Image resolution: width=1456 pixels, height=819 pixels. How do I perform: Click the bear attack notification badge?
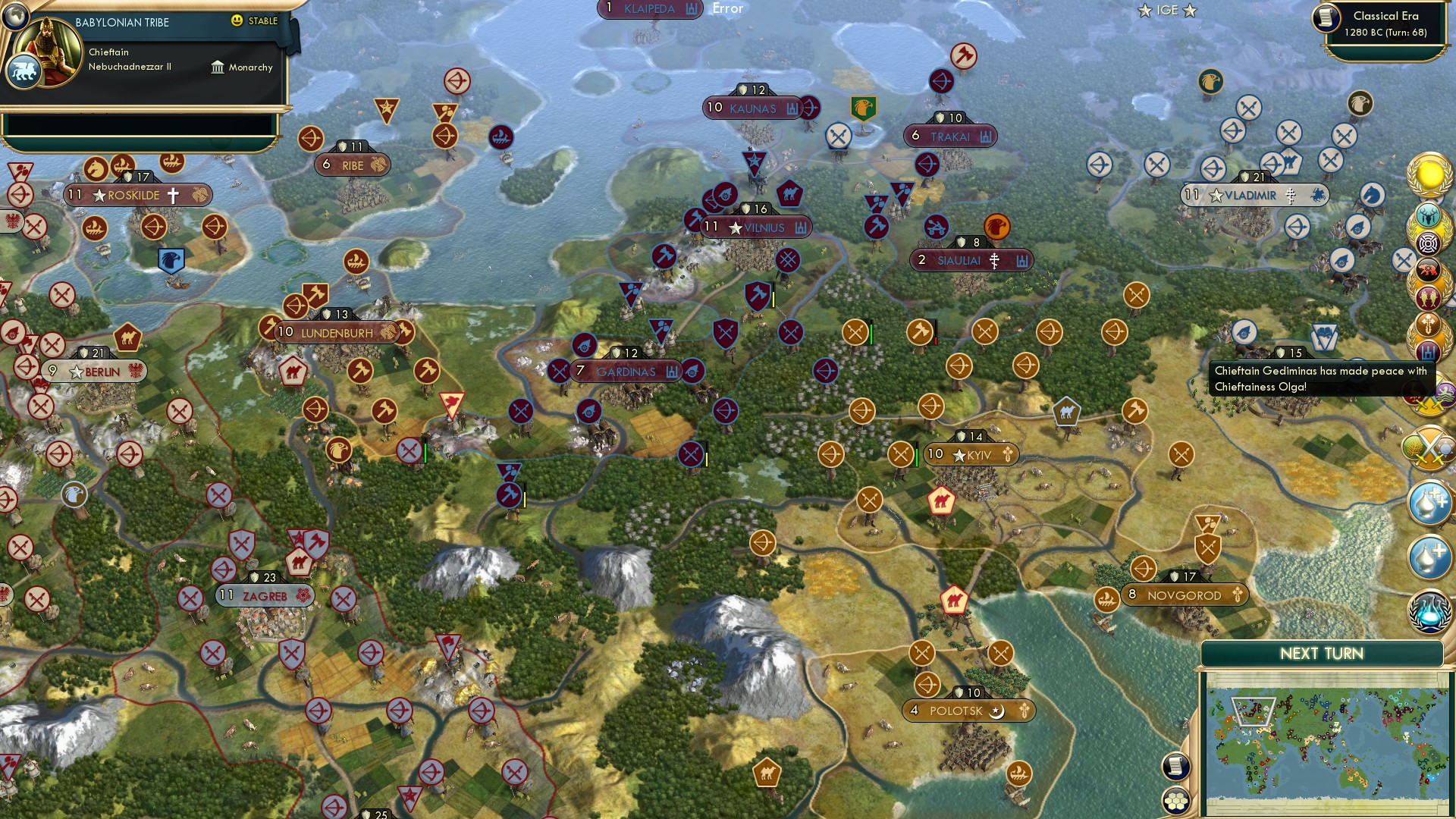pos(1429,268)
